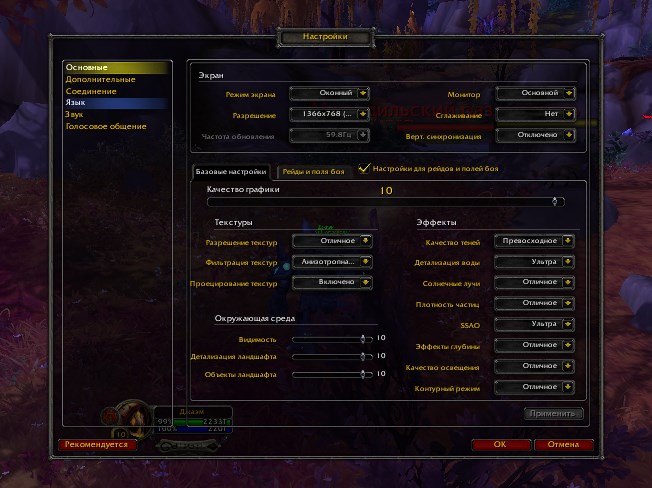Image resolution: width=652 pixels, height=488 pixels.
Task: Change the Разрешение resolution dropdown
Action: click(330, 114)
